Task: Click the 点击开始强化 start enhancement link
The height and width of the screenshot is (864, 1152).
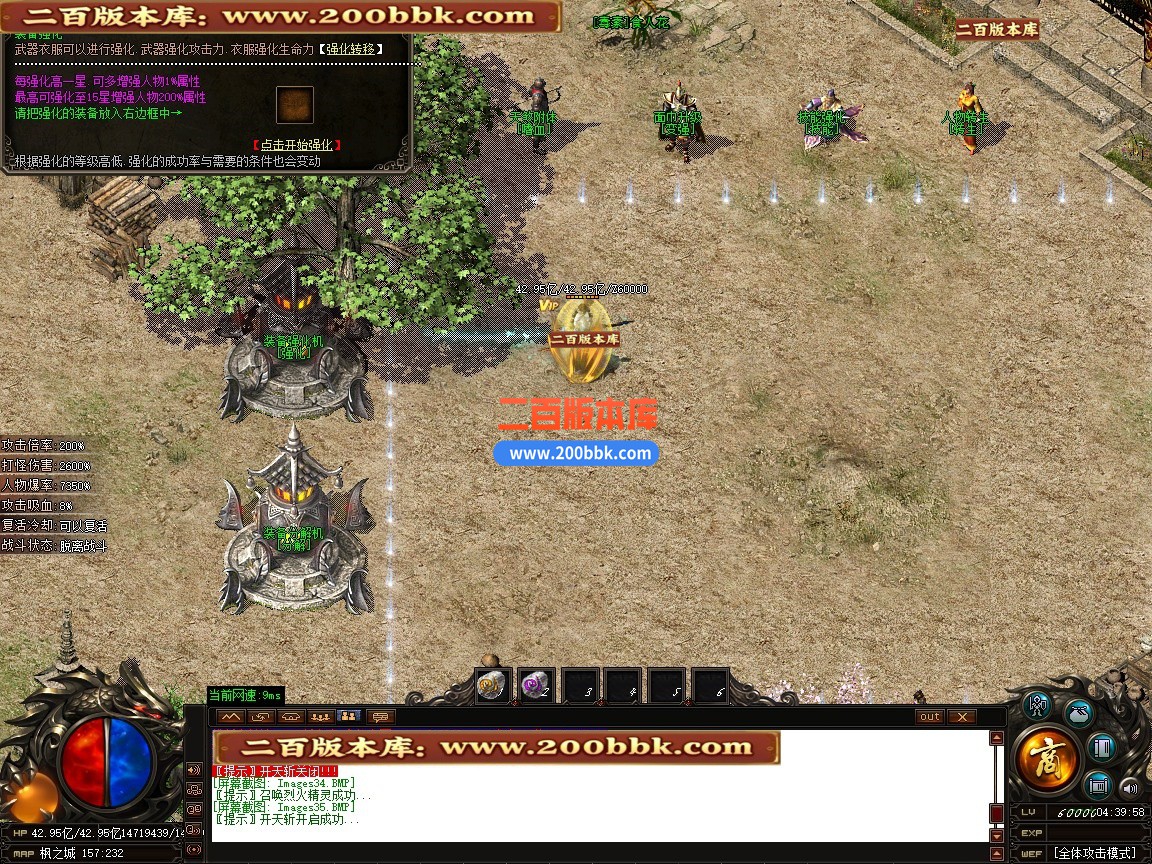Action: click(295, 145)
